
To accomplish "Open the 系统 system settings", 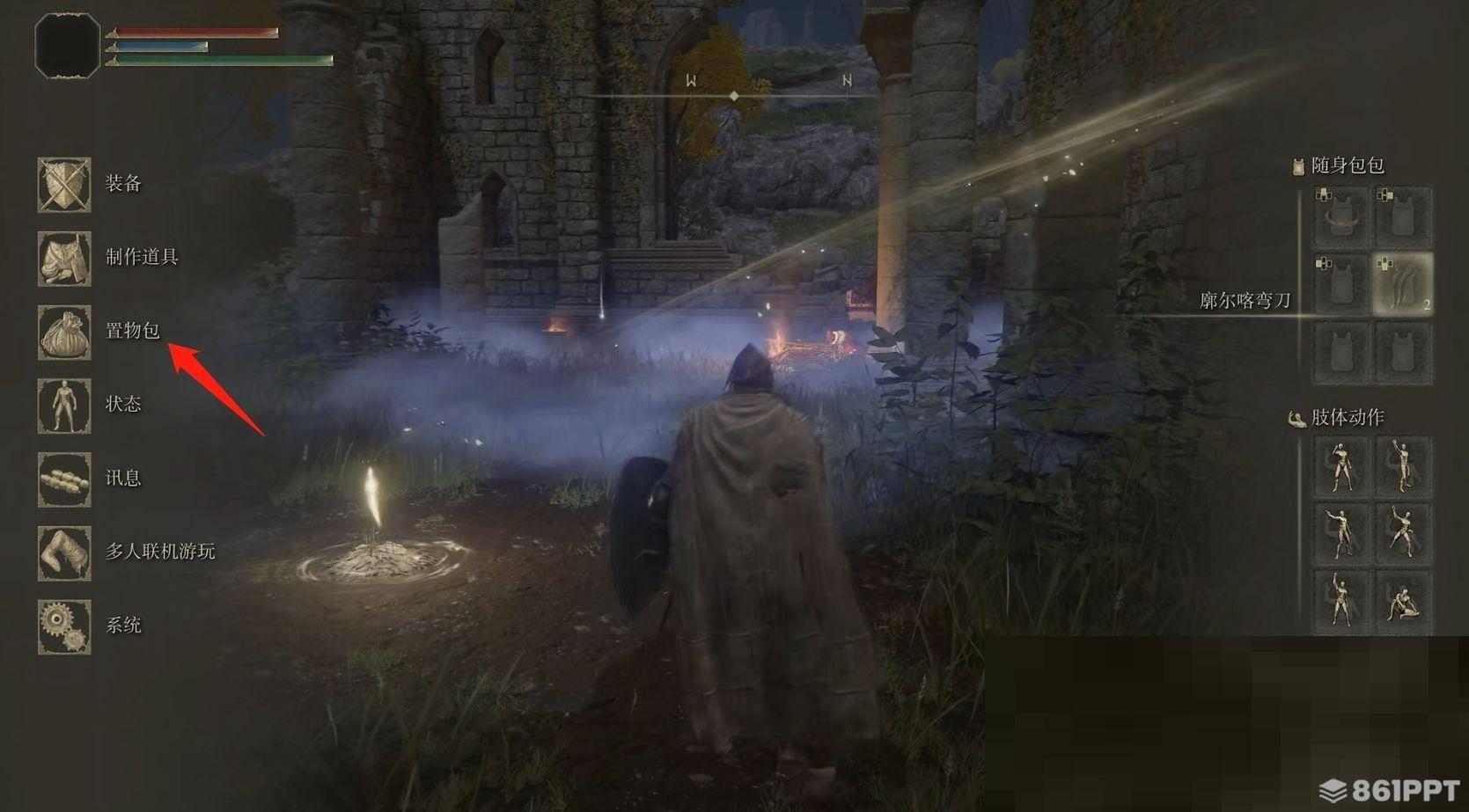I will tap(64, 626).
